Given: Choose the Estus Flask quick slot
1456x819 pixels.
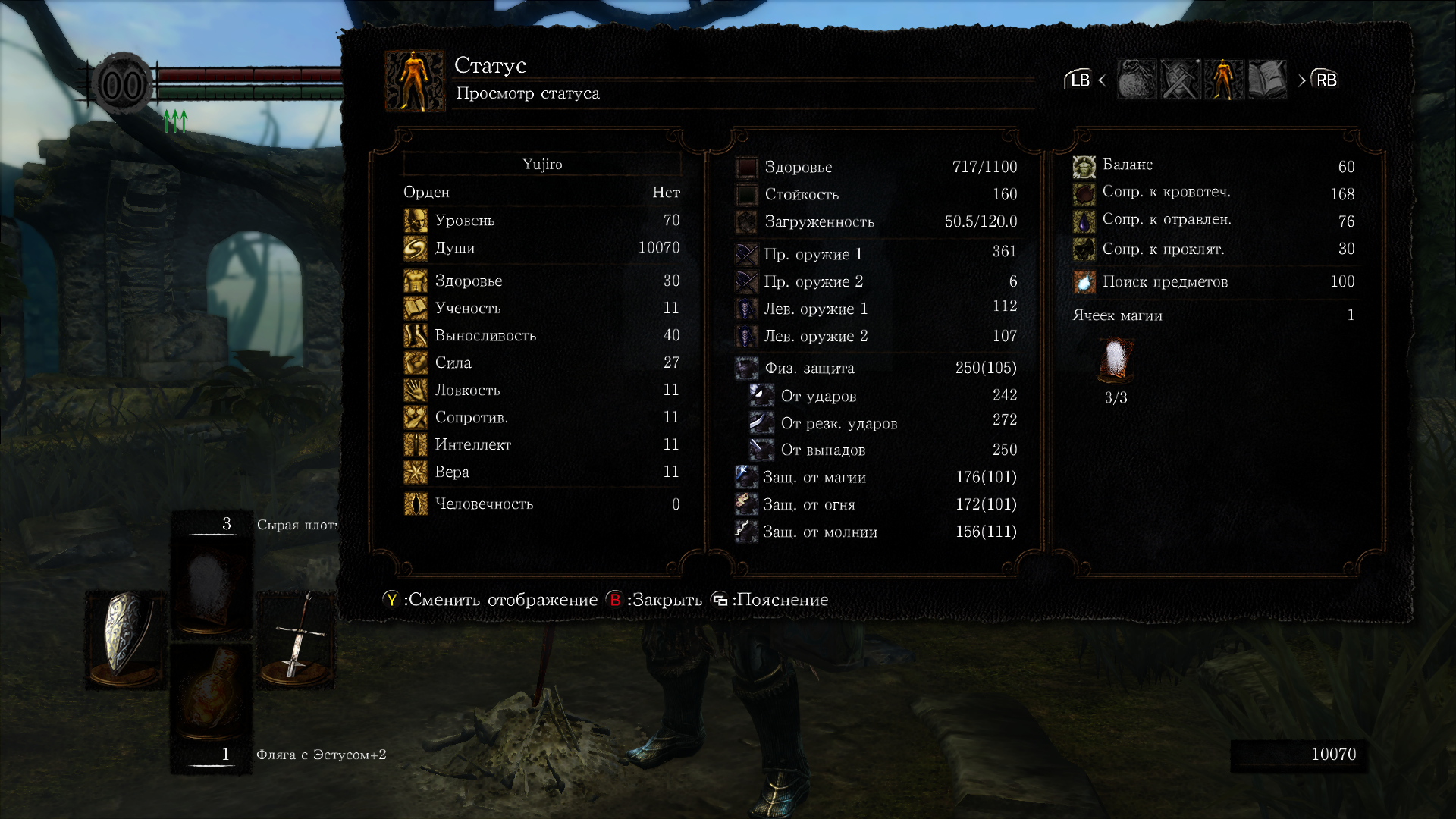Looking at the screenshot, I should [x=212, y=694].
